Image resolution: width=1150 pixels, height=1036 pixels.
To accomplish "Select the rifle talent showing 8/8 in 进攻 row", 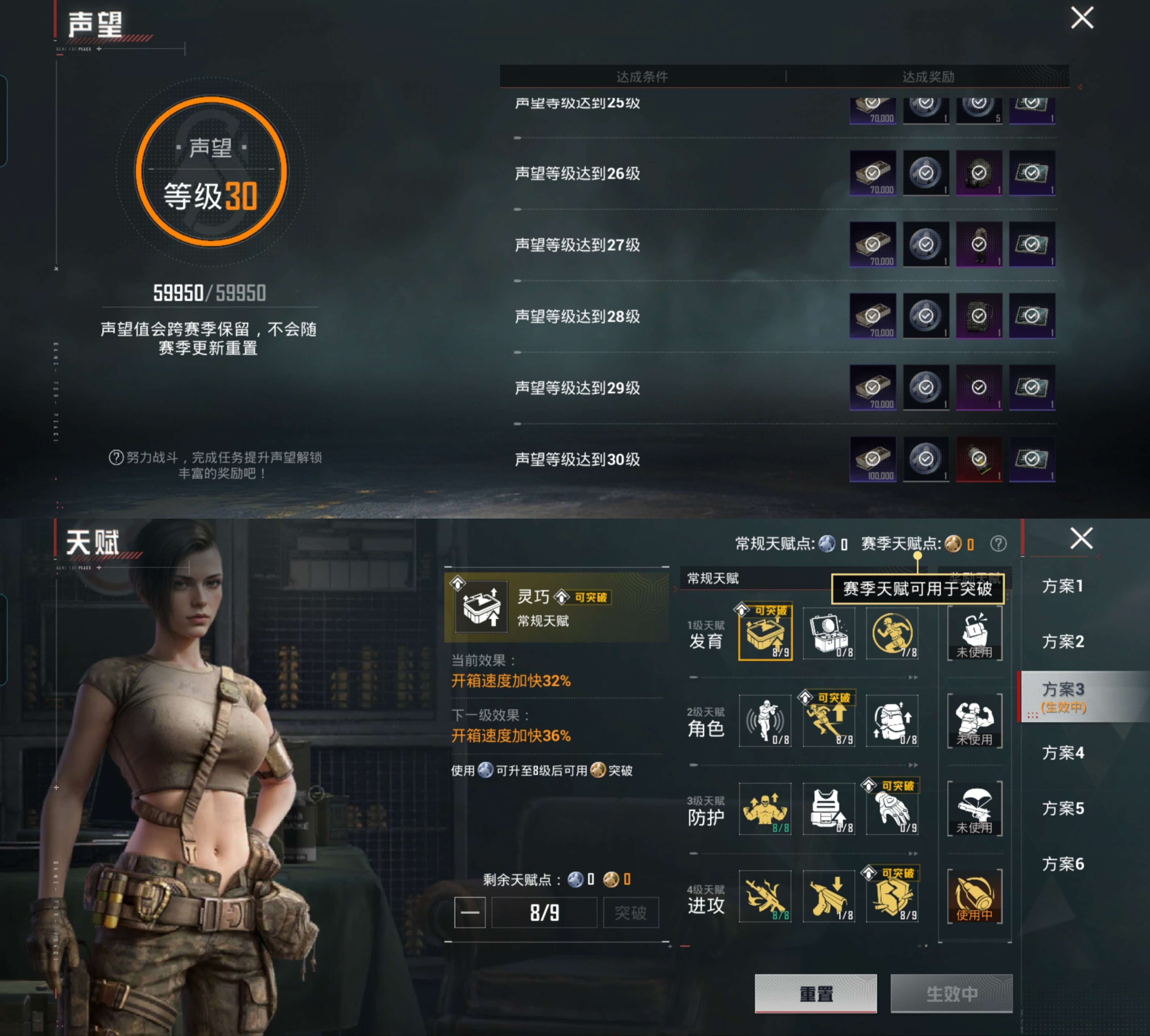I will pyautogui.click(x=766, y=897).
